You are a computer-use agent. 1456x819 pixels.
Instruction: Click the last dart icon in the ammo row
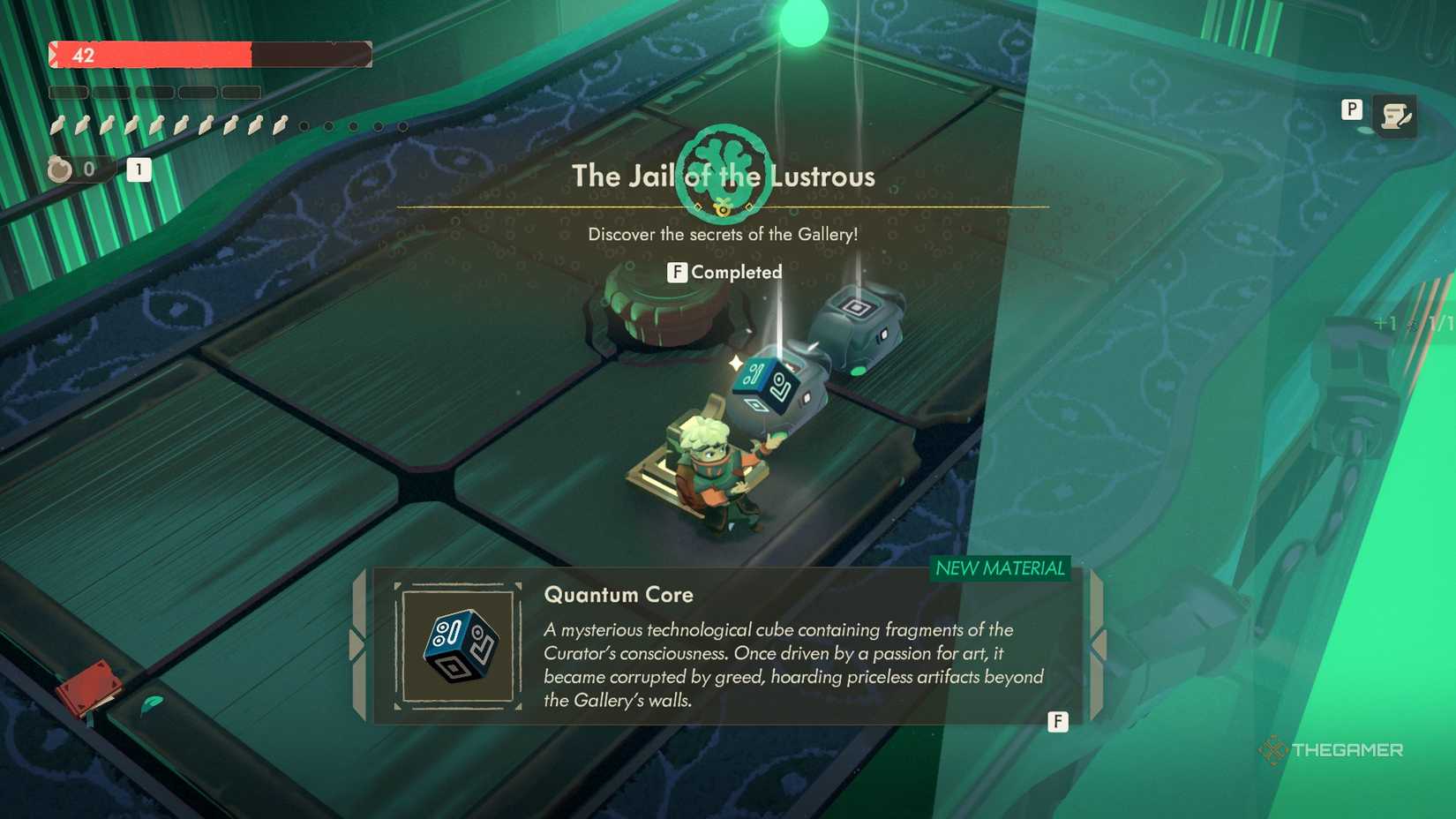pos(280,124)
